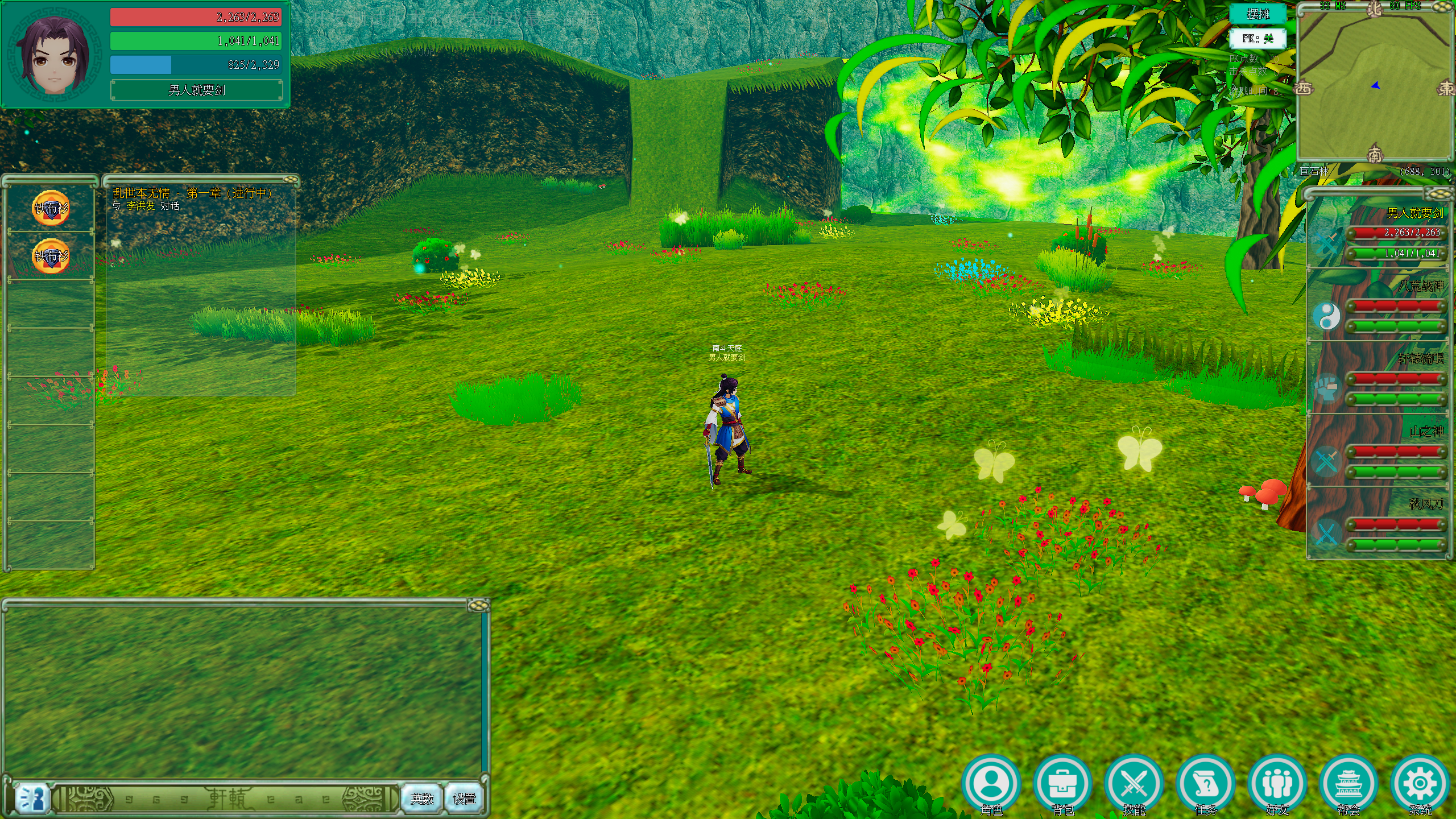Open the 背包 backpack
This screenshot has height=819, width=1456.
click(1062, 785)
